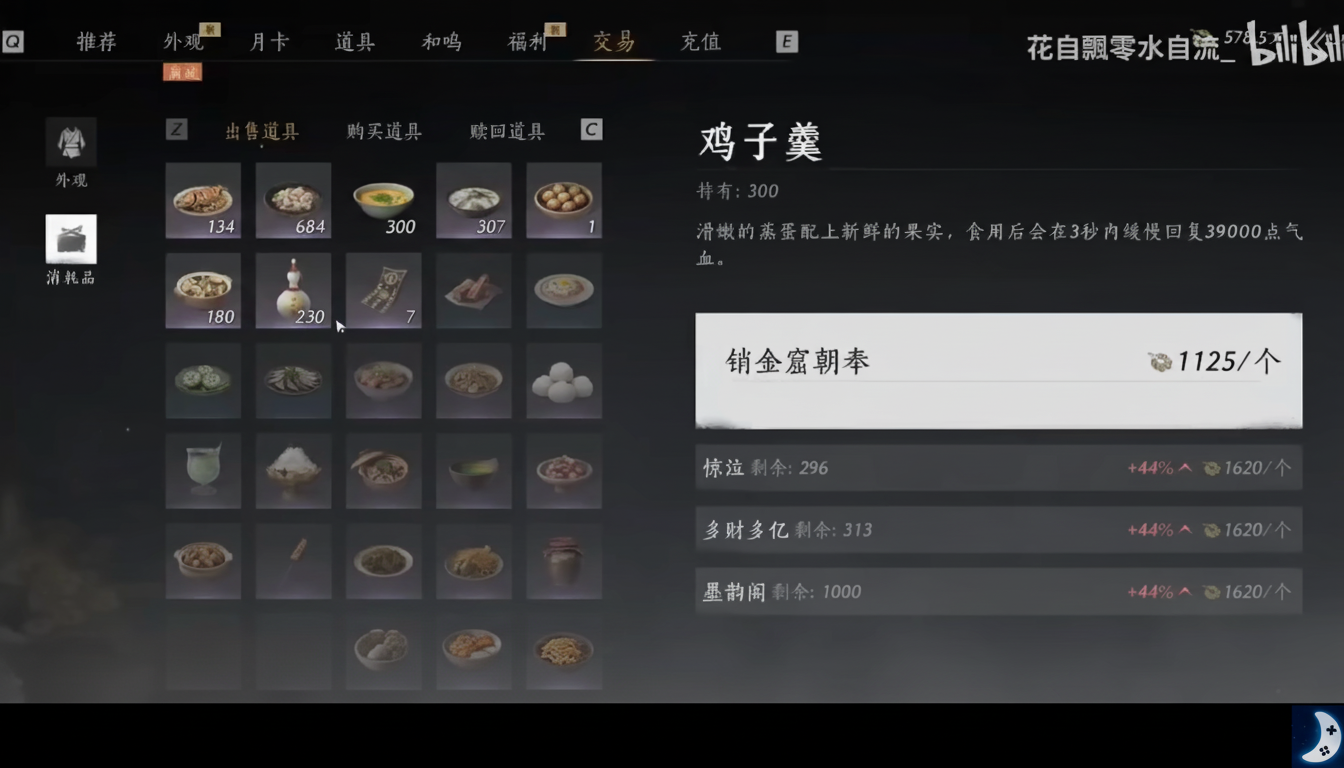The width and height of the screenshot is (1344, 768).
Task: Select the meatball bowl with quantity 1
Action: [563, 200]
